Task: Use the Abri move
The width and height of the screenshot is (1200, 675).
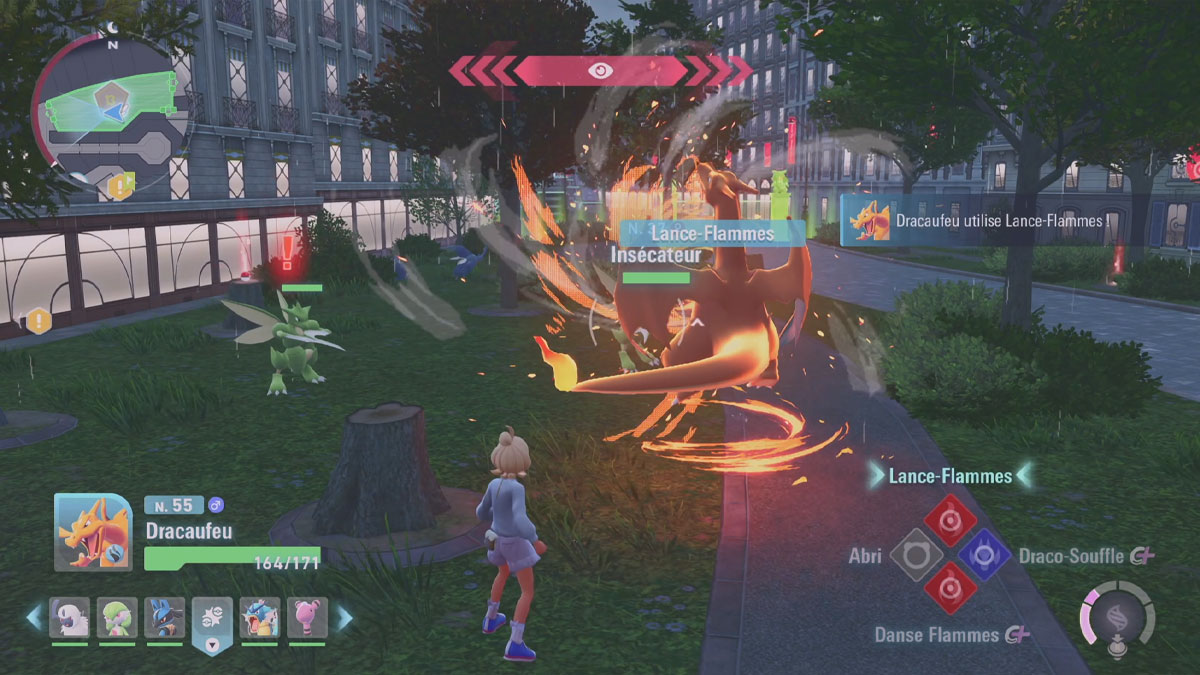Action: point(917,554)
